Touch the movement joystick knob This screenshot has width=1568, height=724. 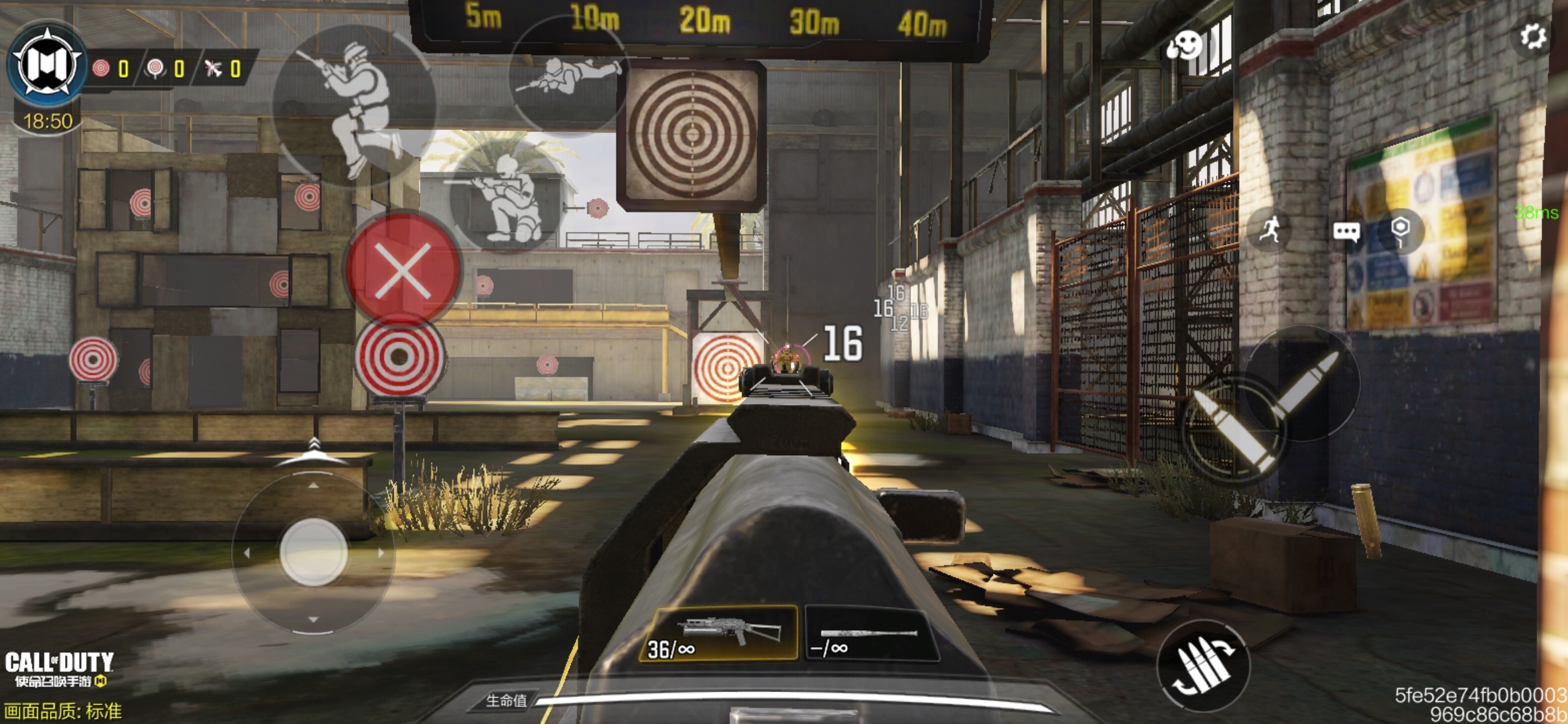(x=313, y=552)
